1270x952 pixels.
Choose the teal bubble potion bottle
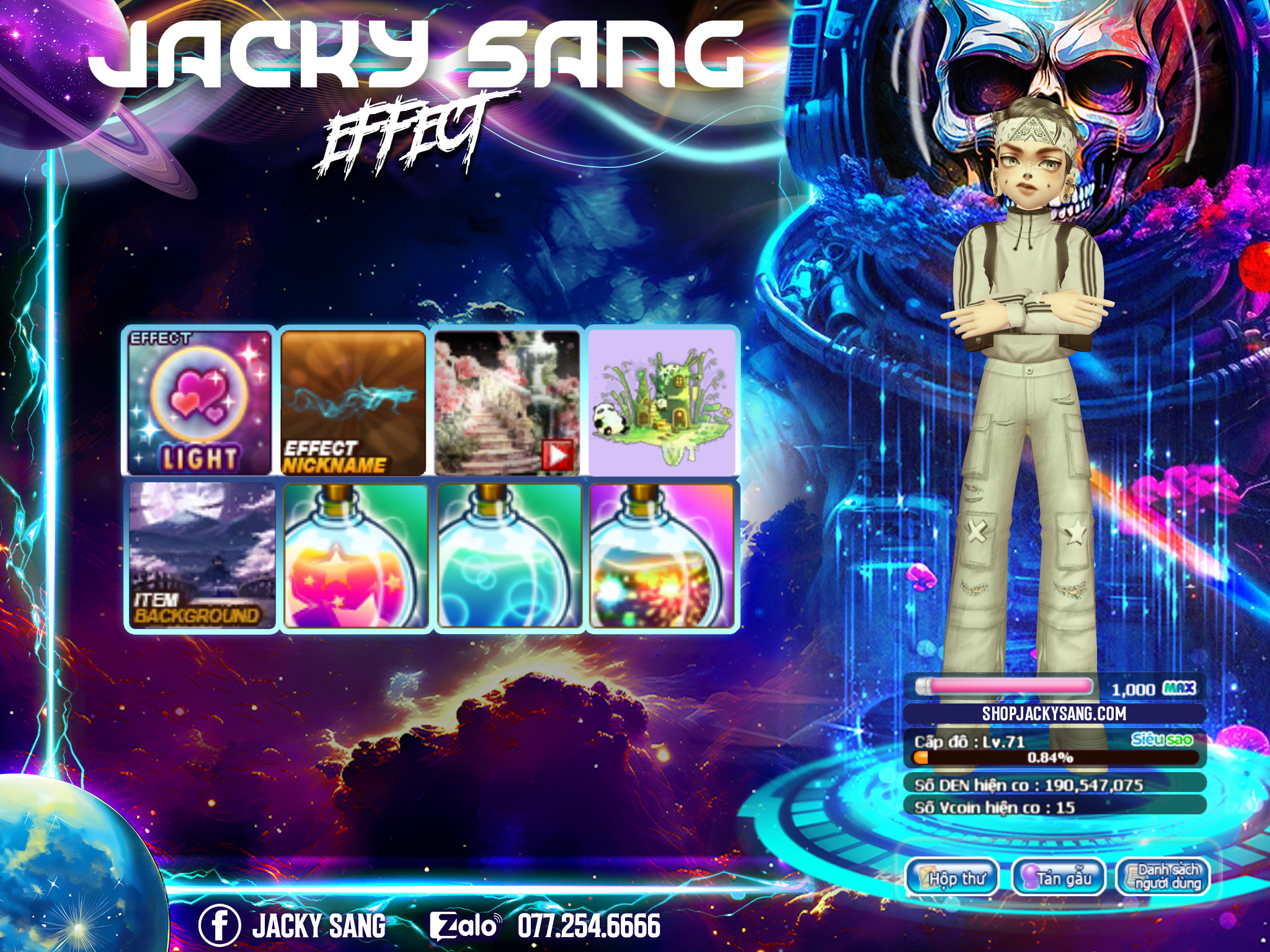(x=509, y=556)
